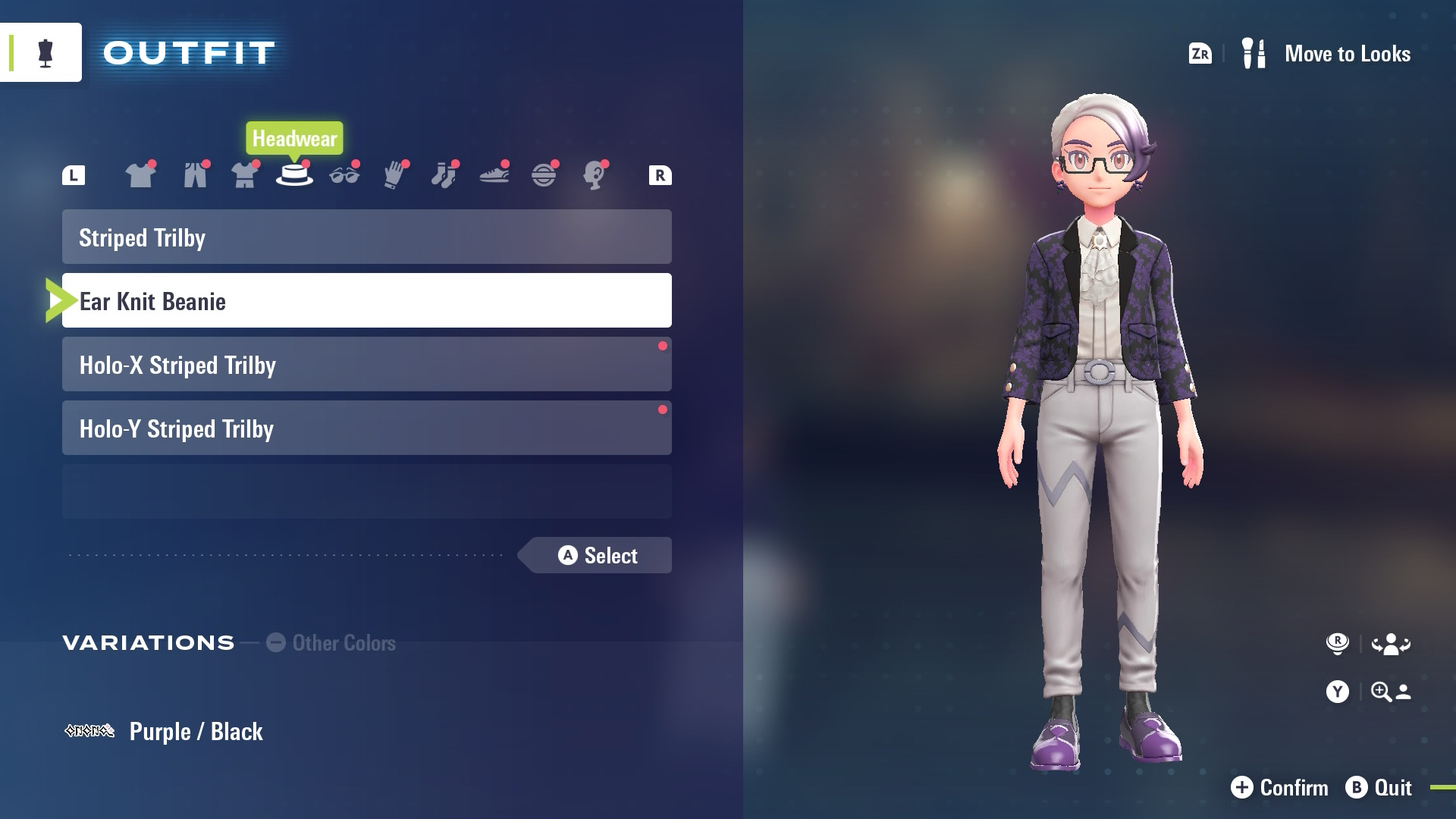The image size is (1456, 819).
Task: Pick the Holo-X Striped Trilby
Action: (x=366, y=365)
